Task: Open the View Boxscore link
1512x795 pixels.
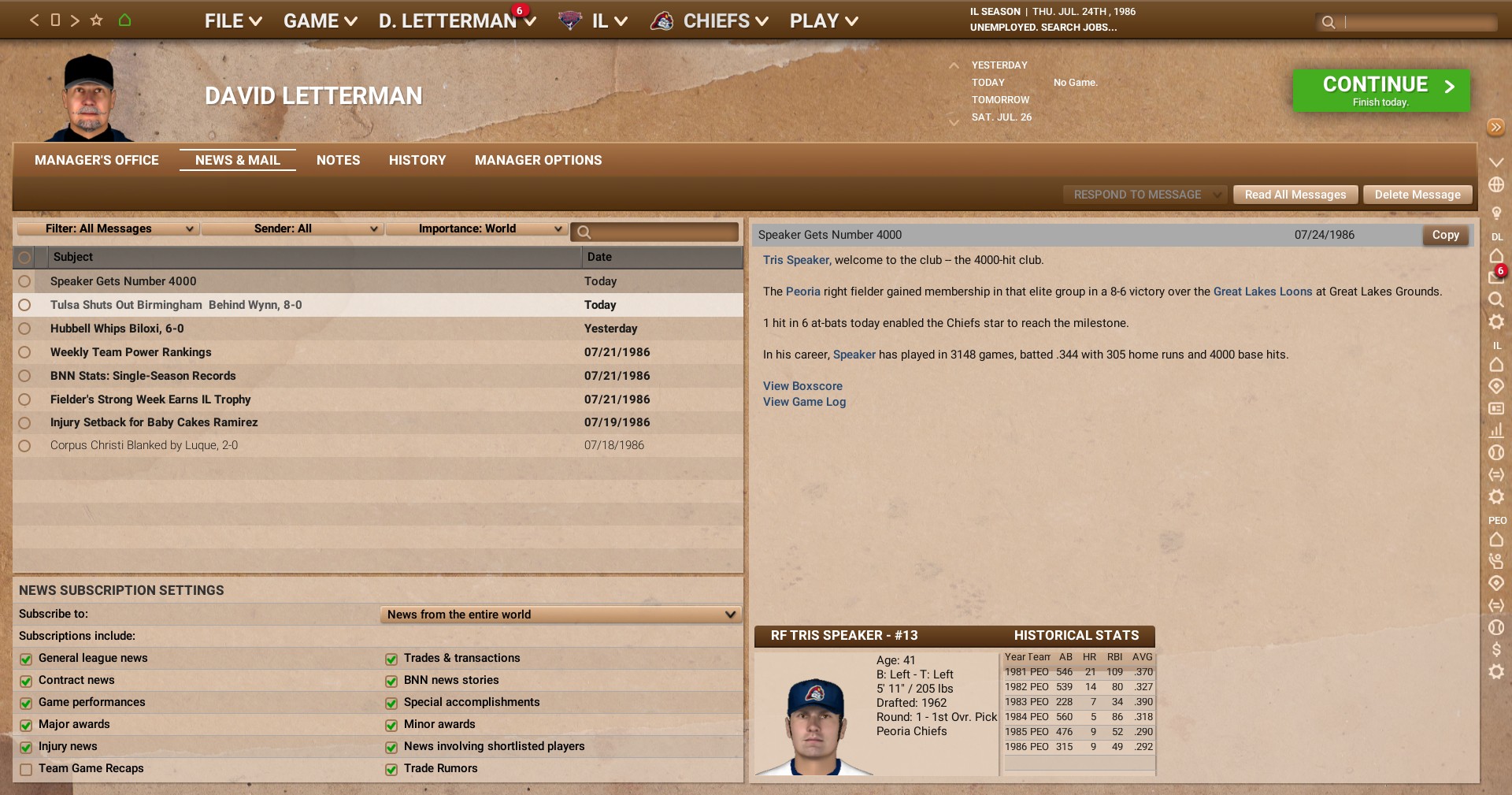Action: (802, 386)
